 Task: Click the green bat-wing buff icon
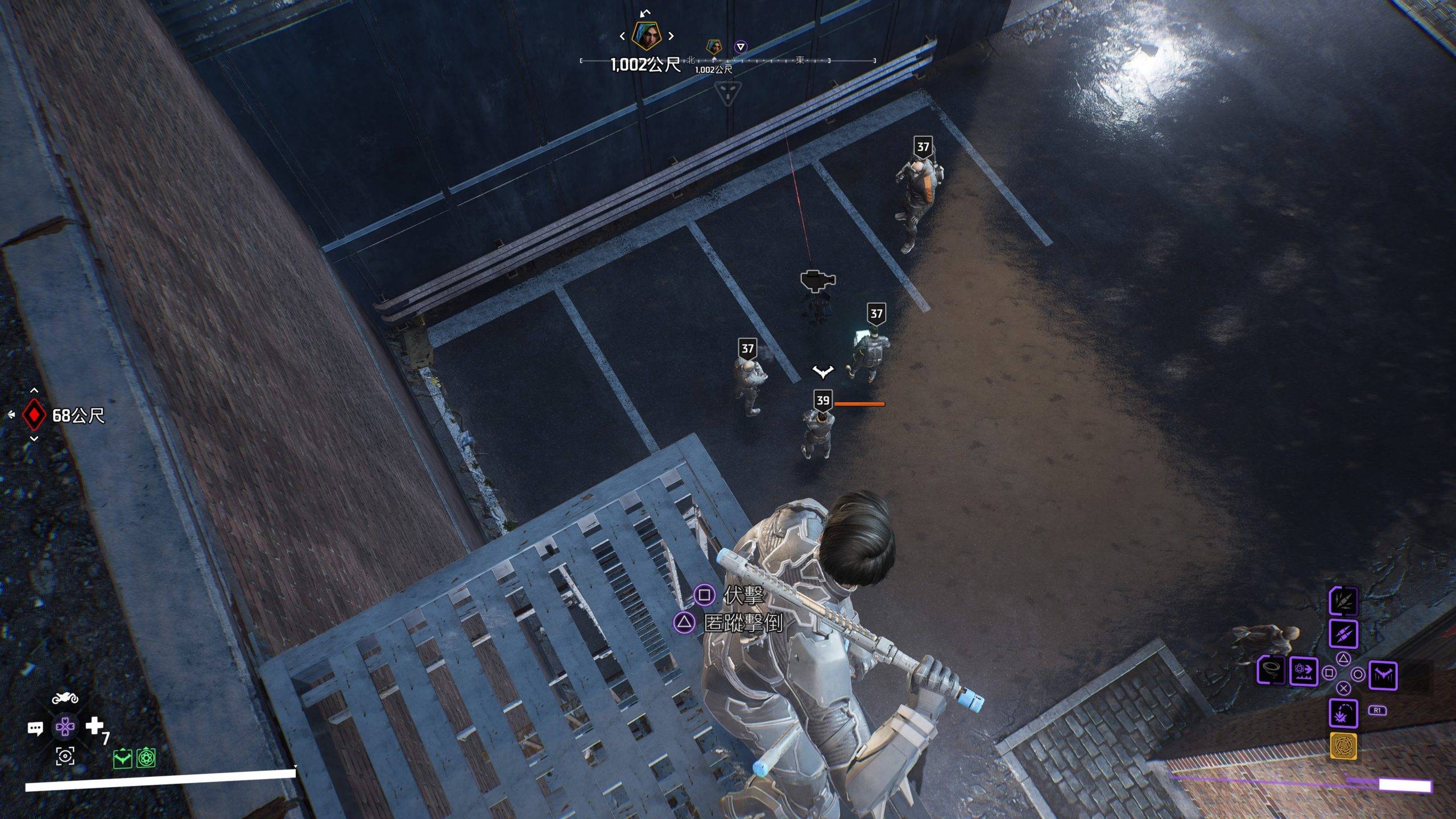123,758
